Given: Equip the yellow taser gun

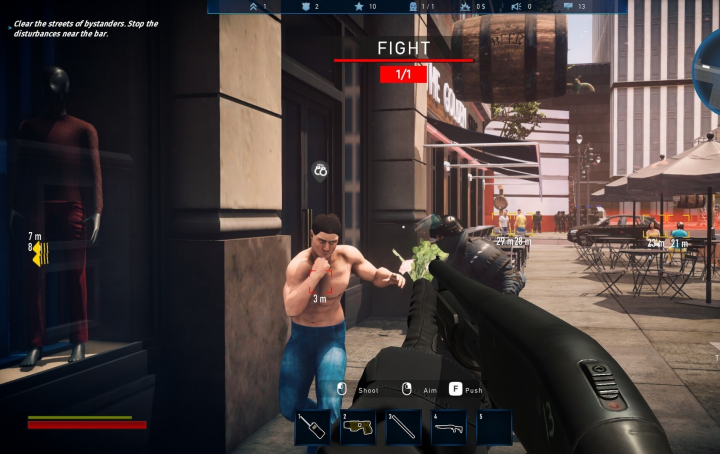Looking at the screenshot, I should pyautogui.click(x=357, y=427).
